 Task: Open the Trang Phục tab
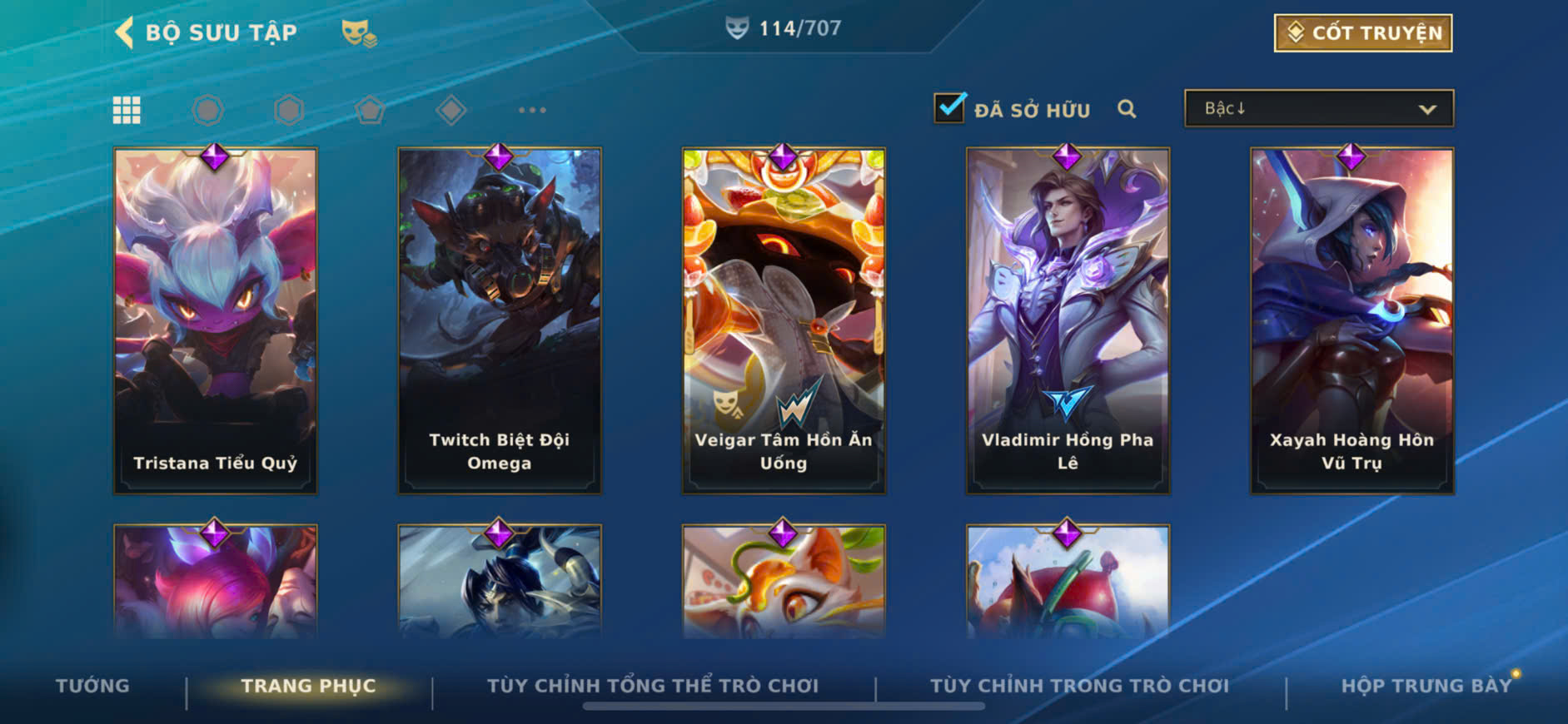coord(308,686)
